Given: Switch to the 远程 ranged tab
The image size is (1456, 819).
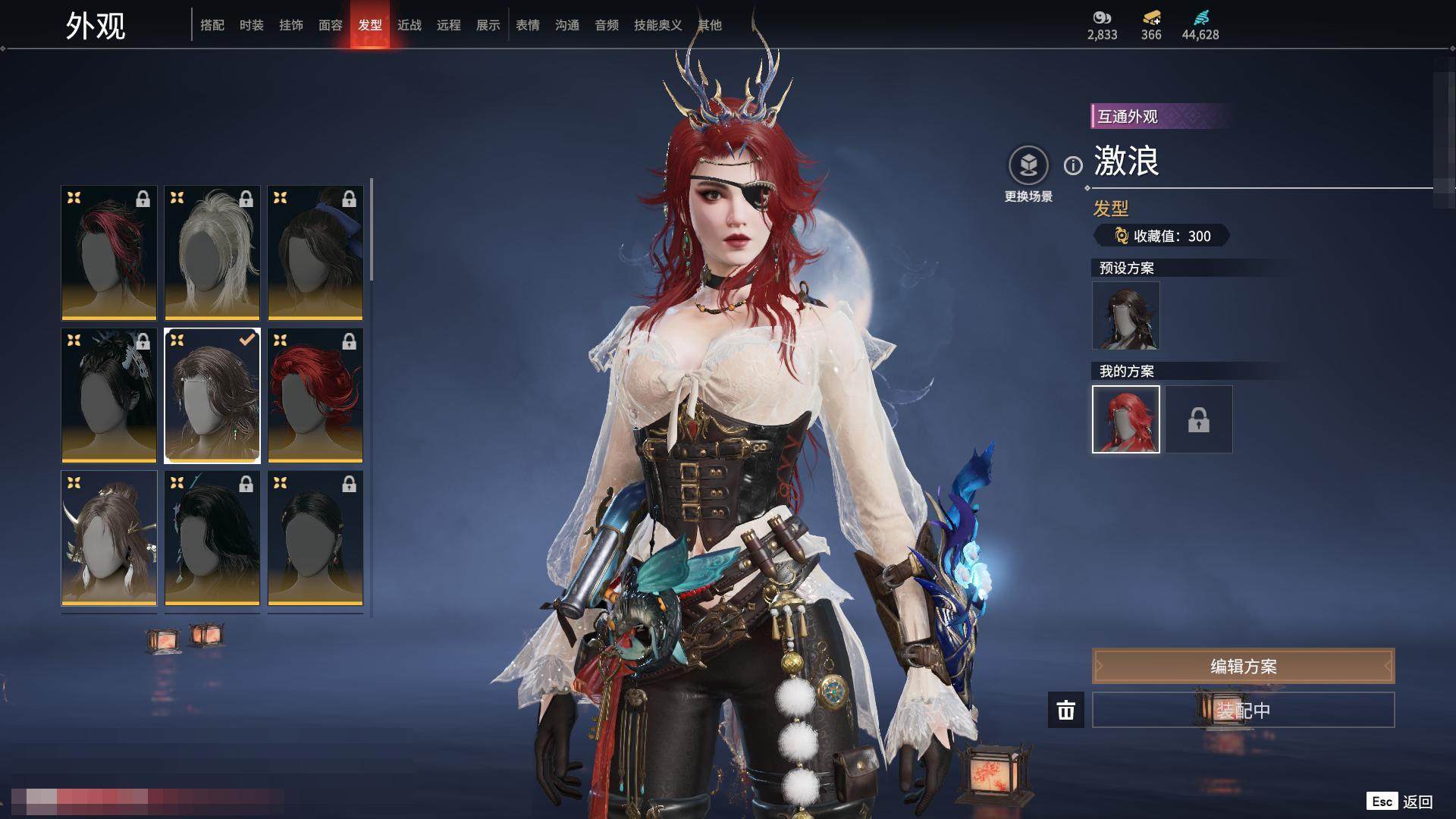Looking at the screenshot, I should click(449, 25).
